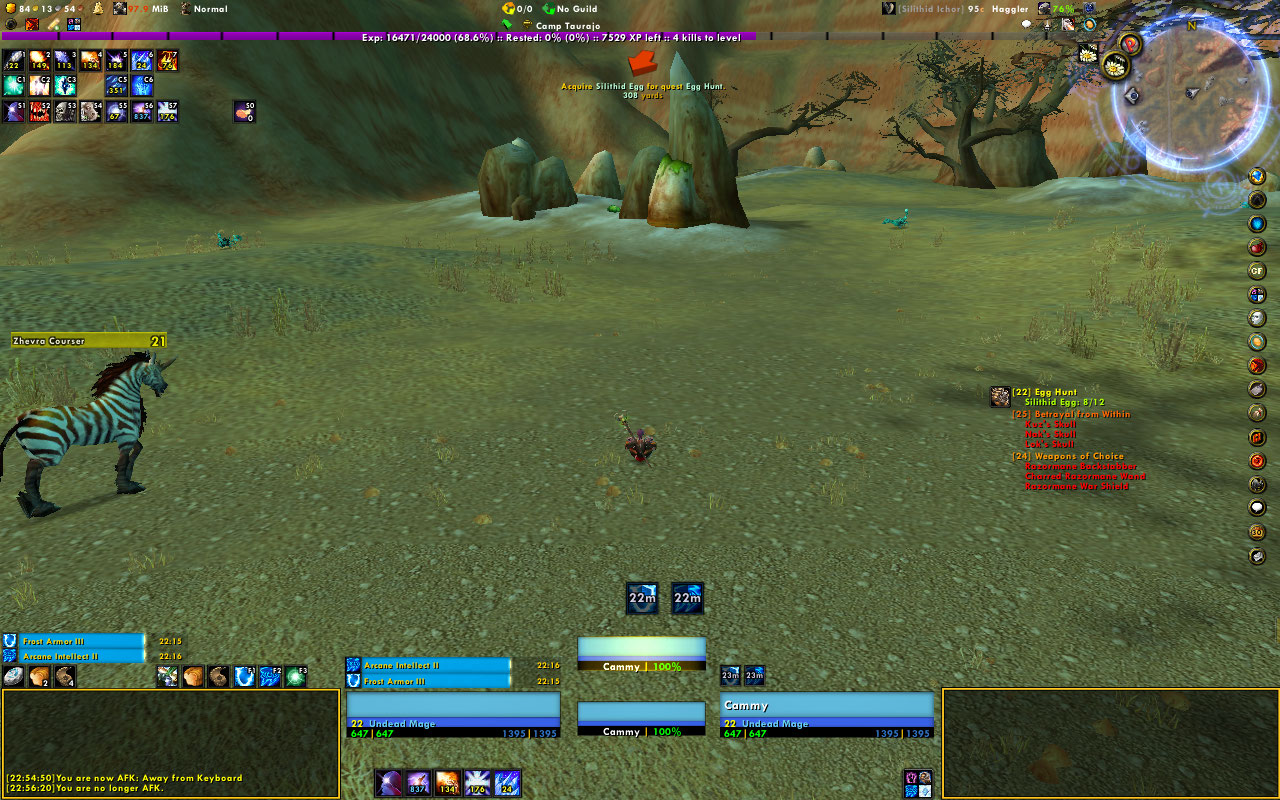
Task: Focus the chat log window
Action: [170, 742]
